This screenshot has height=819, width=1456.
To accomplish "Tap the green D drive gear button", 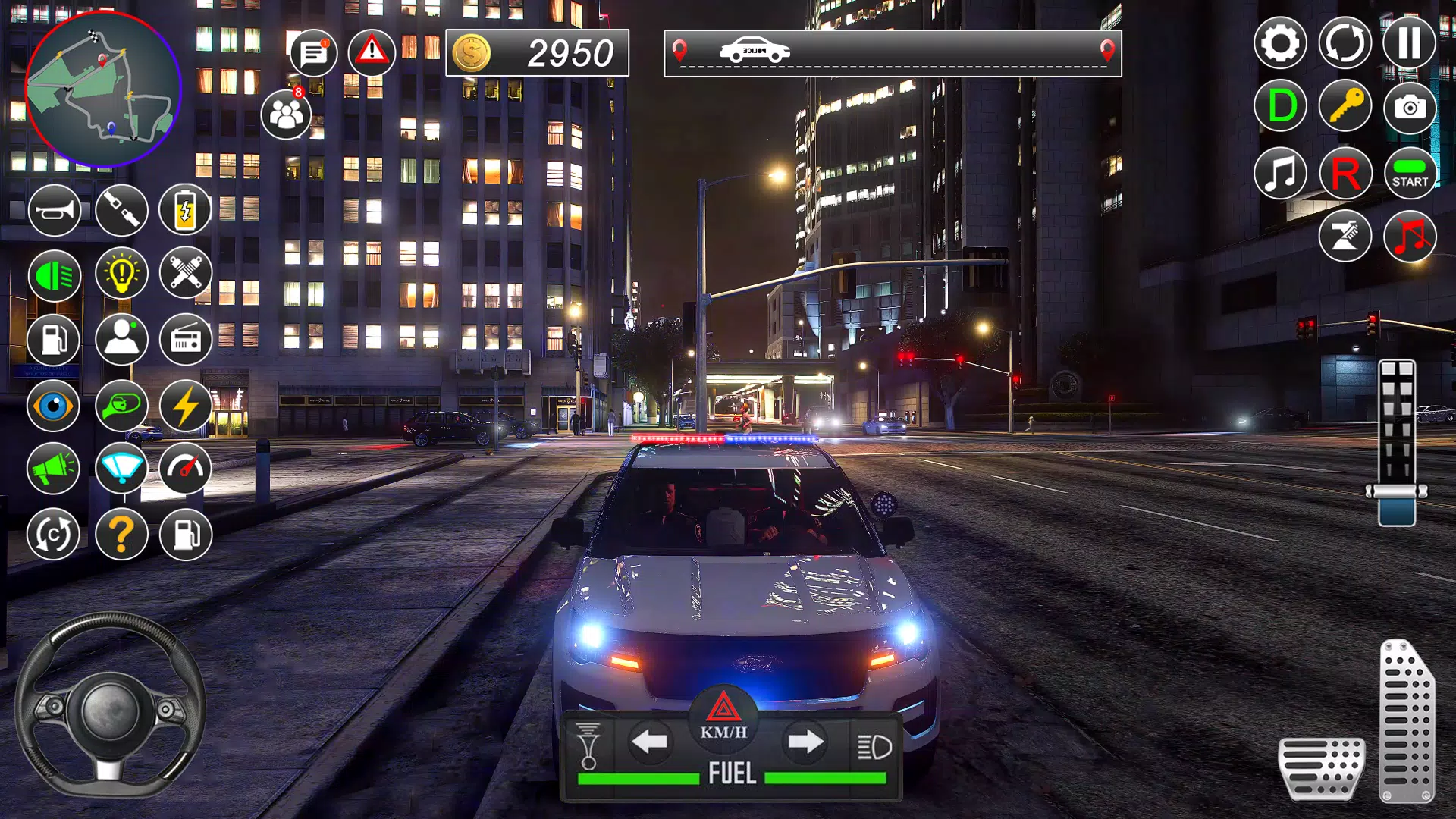I will [x=1280, y=106].
